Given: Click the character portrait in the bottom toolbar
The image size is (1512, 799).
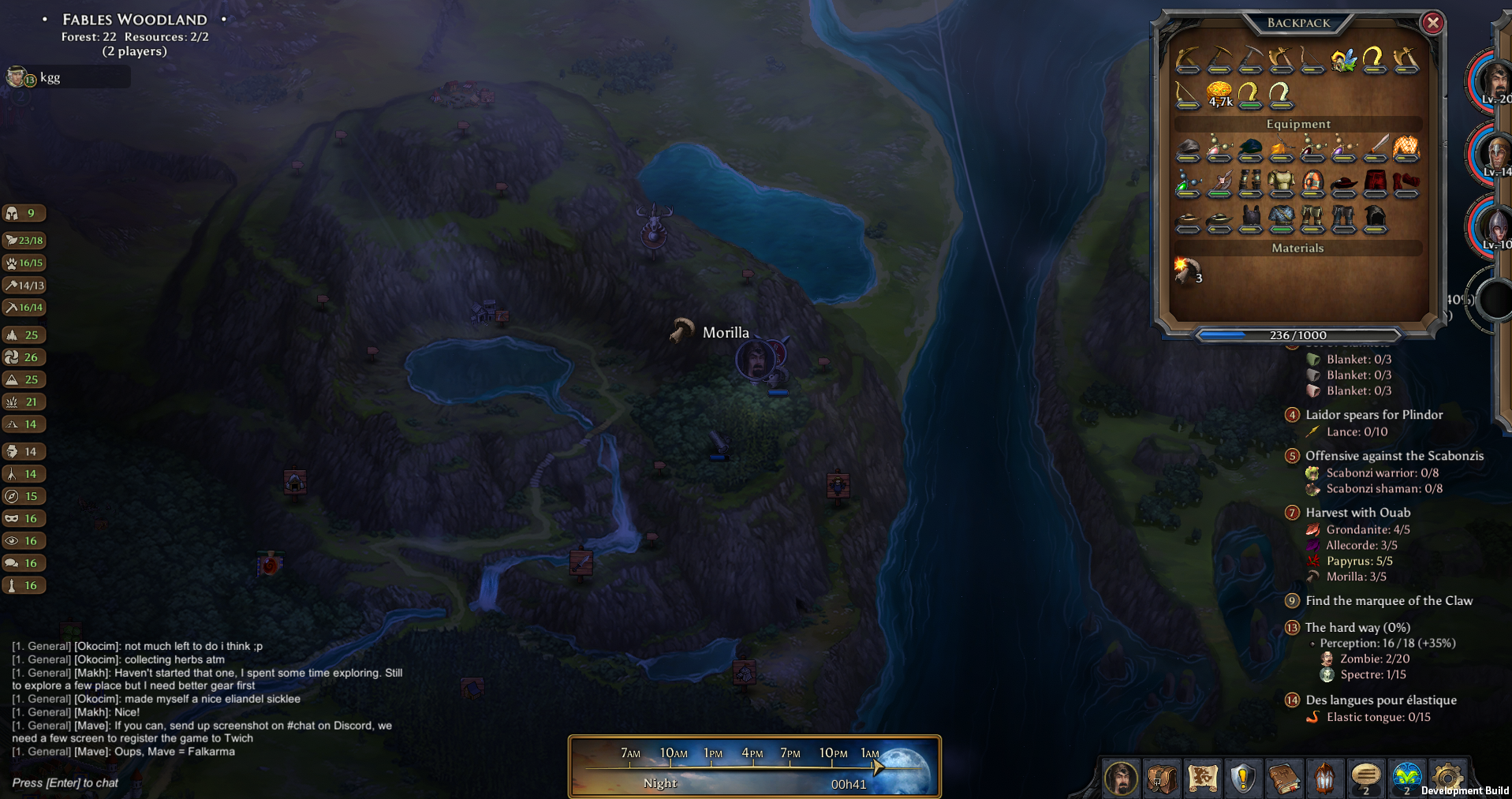Looking at the screenshot, I should (1121, 778).
